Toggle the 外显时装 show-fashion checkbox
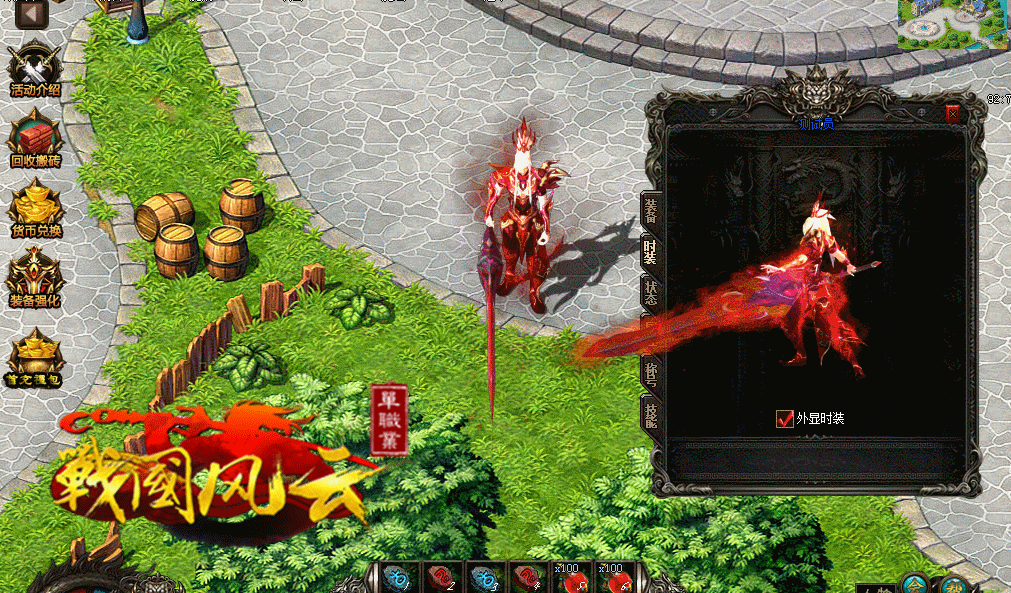 tap(785, 418)
